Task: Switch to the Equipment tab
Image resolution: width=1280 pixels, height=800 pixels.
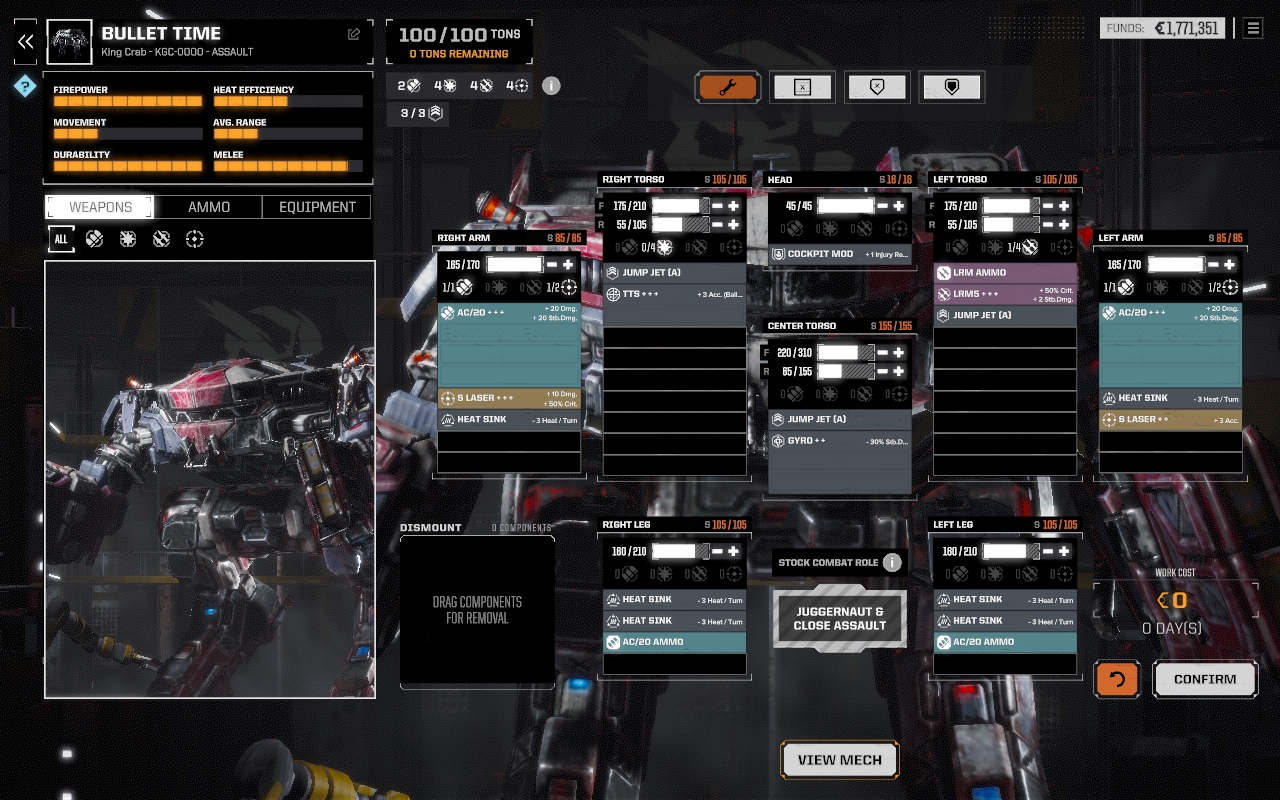Action: coord(317,207)
